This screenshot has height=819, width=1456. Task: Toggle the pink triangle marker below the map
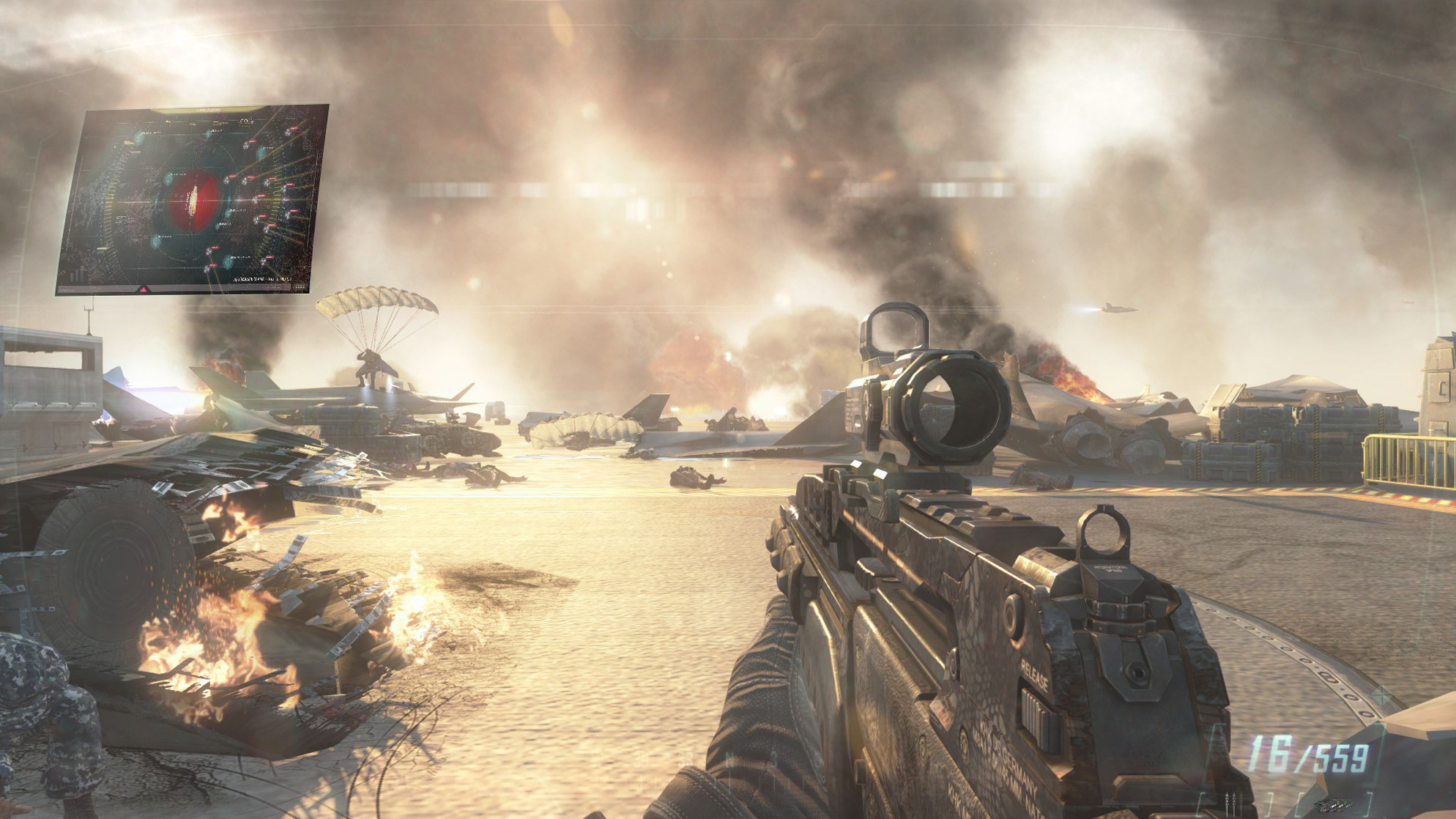[x=144, y=289]
